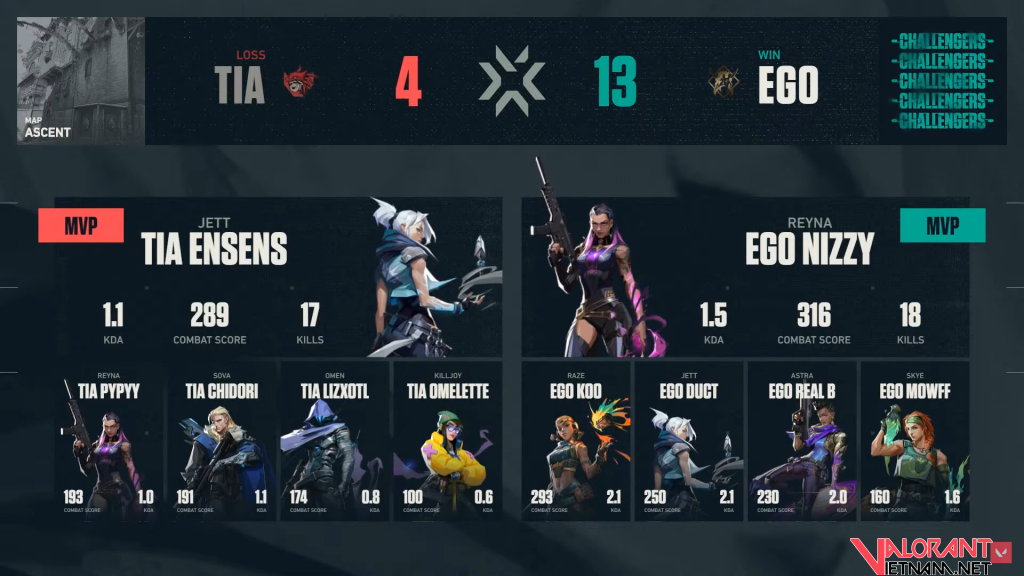Select the EGO REAL B player card

tap(802, 440)
